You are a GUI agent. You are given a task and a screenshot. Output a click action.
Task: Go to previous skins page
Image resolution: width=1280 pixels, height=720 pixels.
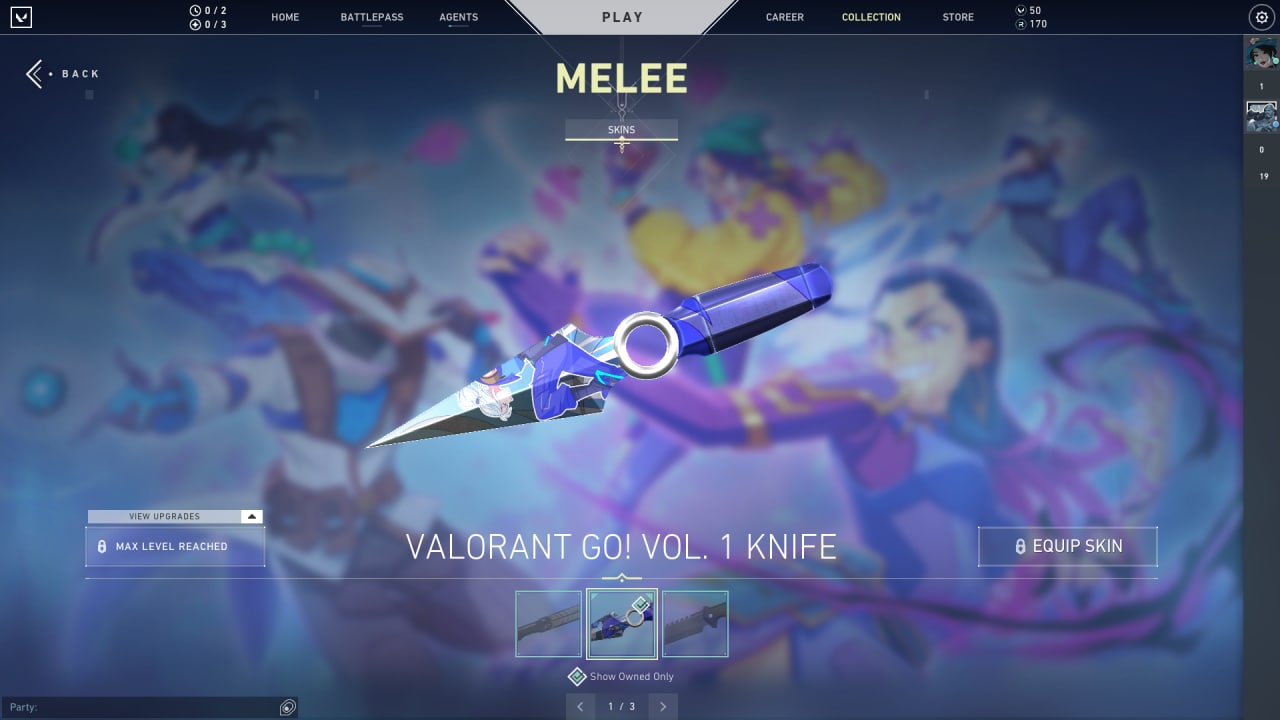coord(581,706)
